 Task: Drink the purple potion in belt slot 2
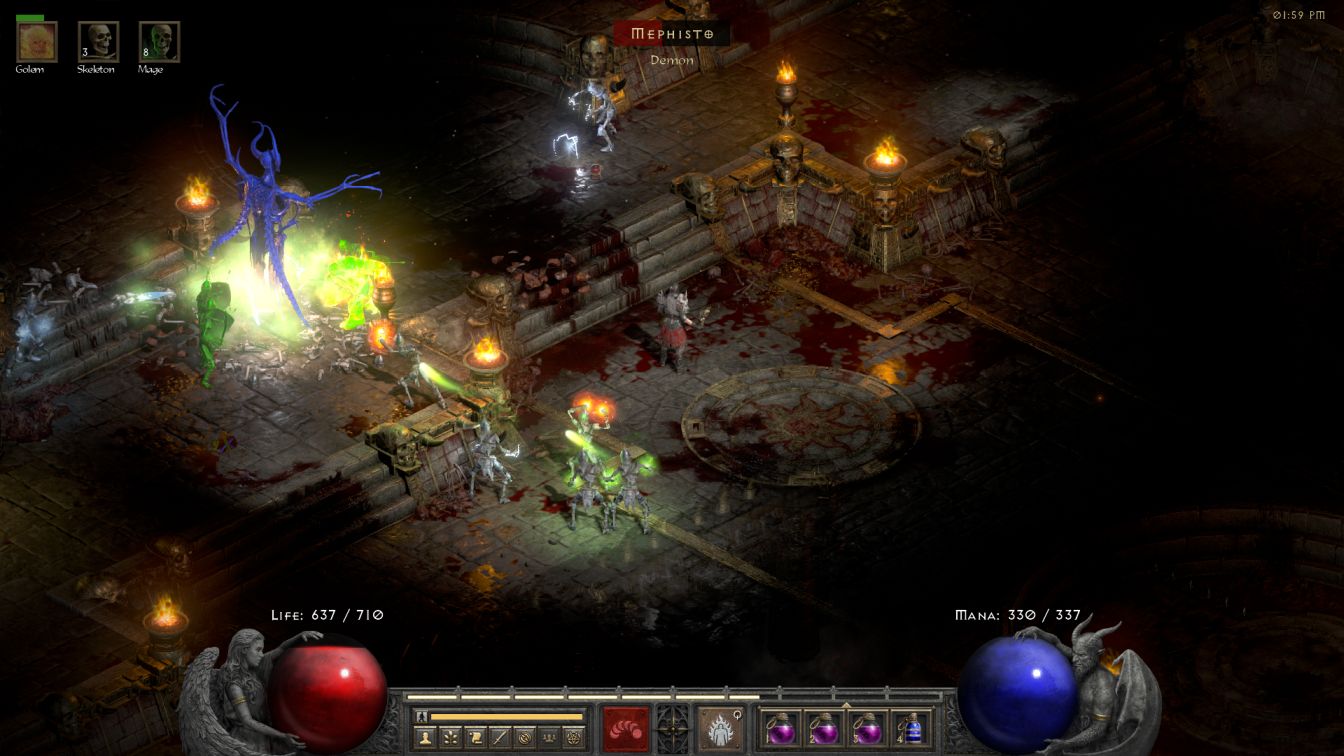[824, 728]
